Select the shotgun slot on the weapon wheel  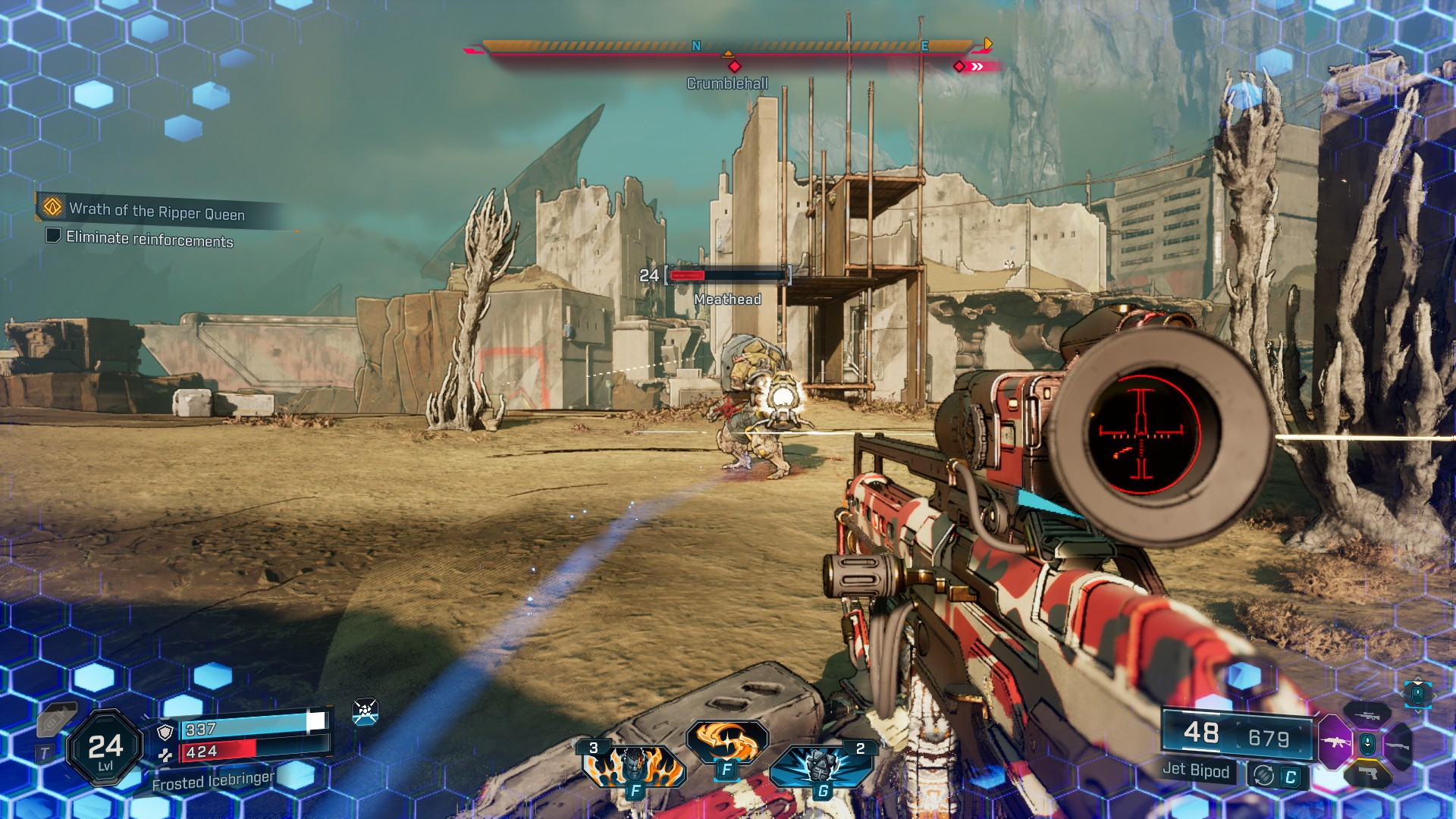coord(1399,745)
